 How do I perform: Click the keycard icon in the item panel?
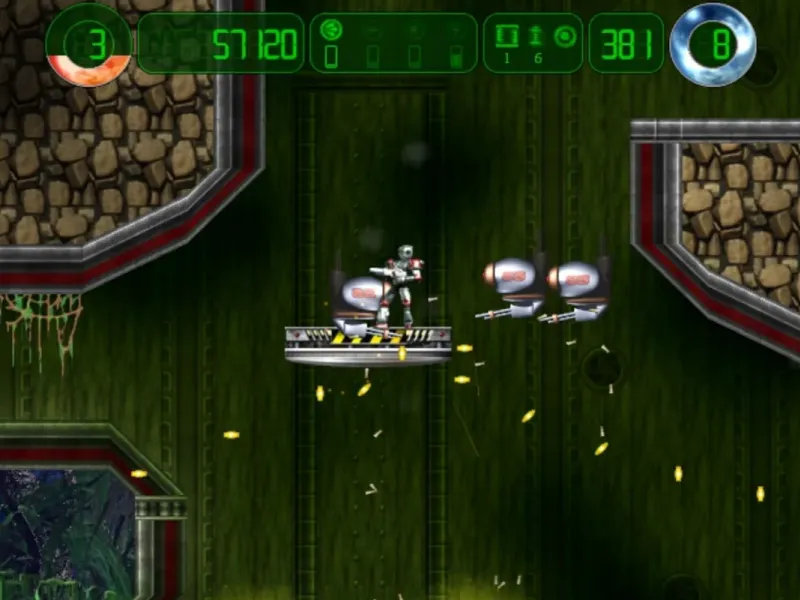(x=506, y=36)
